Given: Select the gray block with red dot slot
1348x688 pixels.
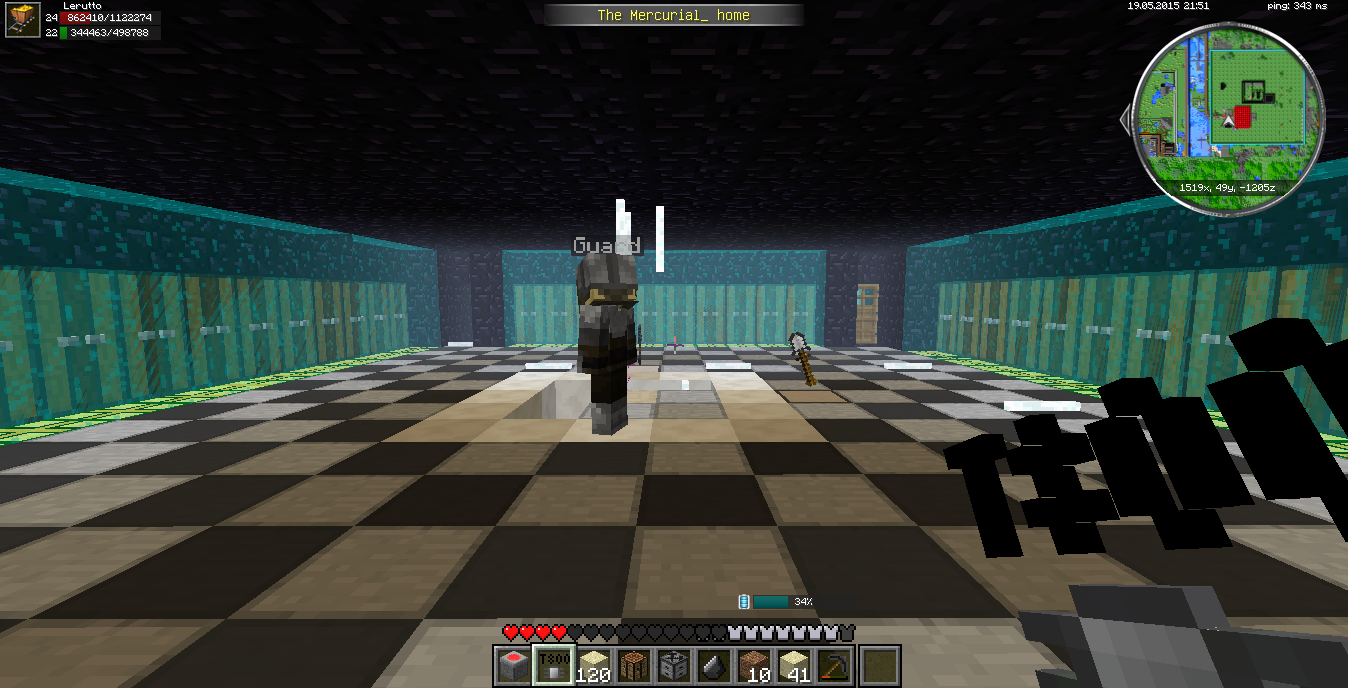Looking at the screenshot, I should click(x=513, y=666).
